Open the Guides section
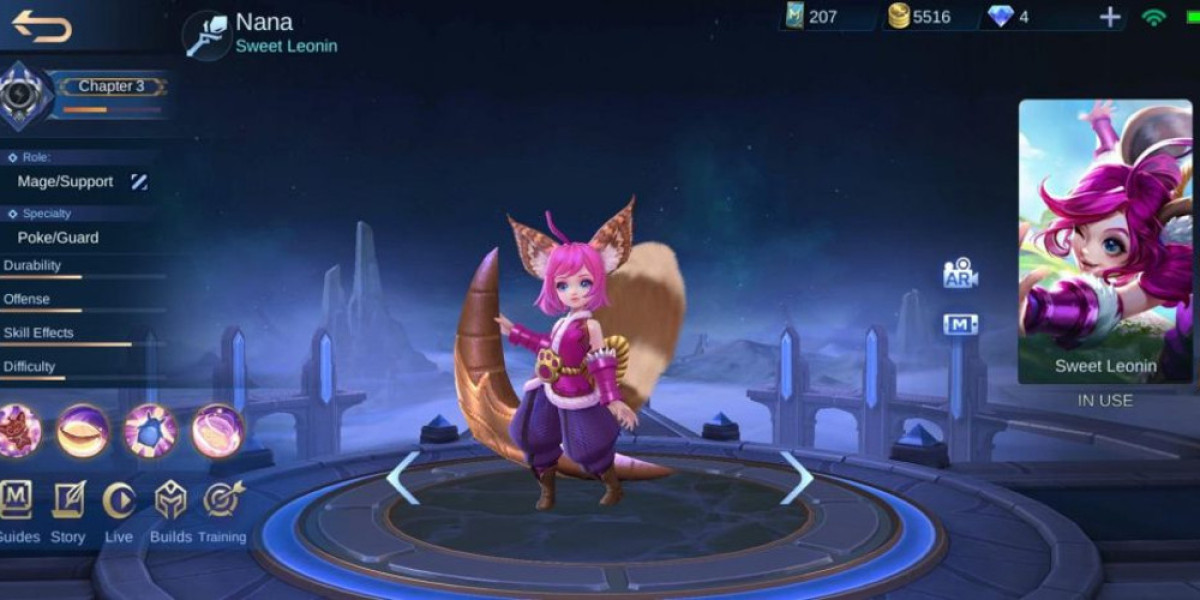The width and height of the screenshot is (1200, 600). pos(16,500)
